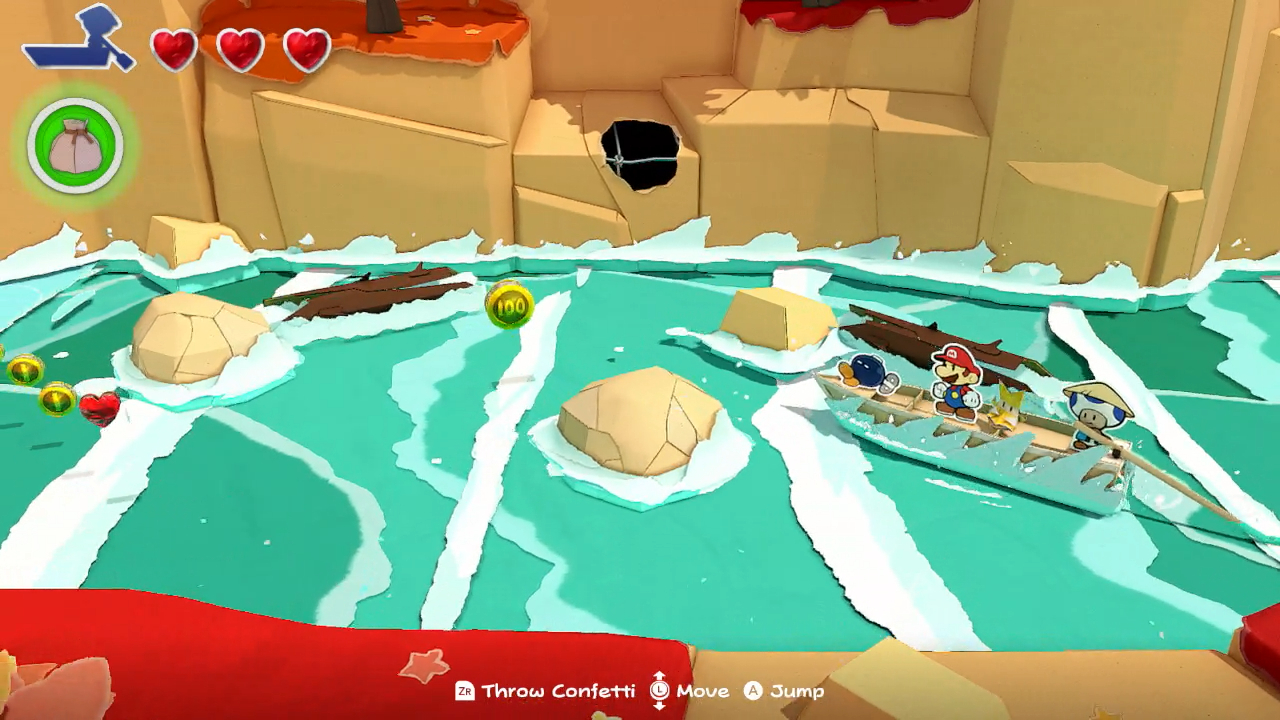
Task: Click the middle heart in the HP display
Action: pos(238,50)
